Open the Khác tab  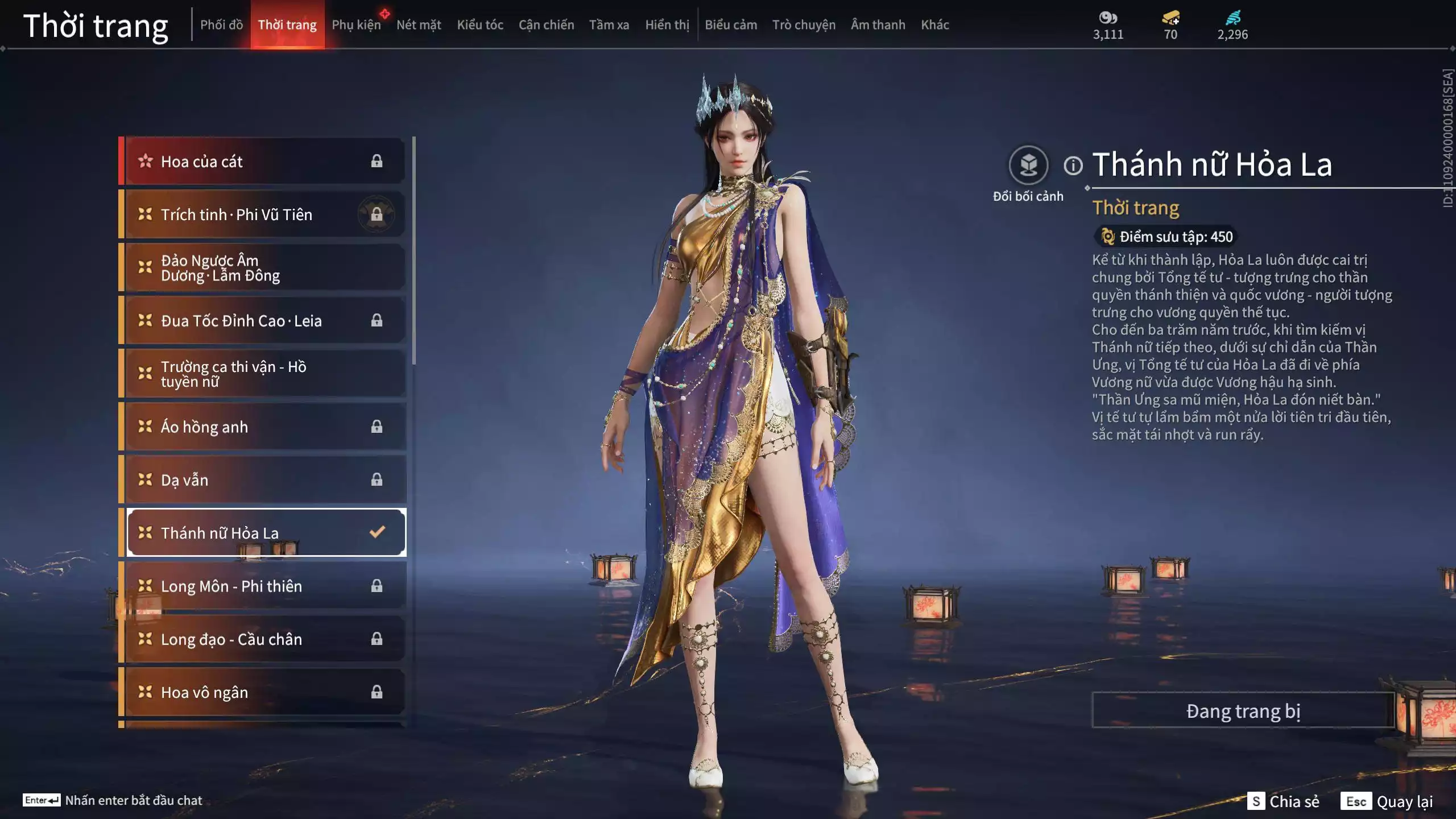coord(935,24)
